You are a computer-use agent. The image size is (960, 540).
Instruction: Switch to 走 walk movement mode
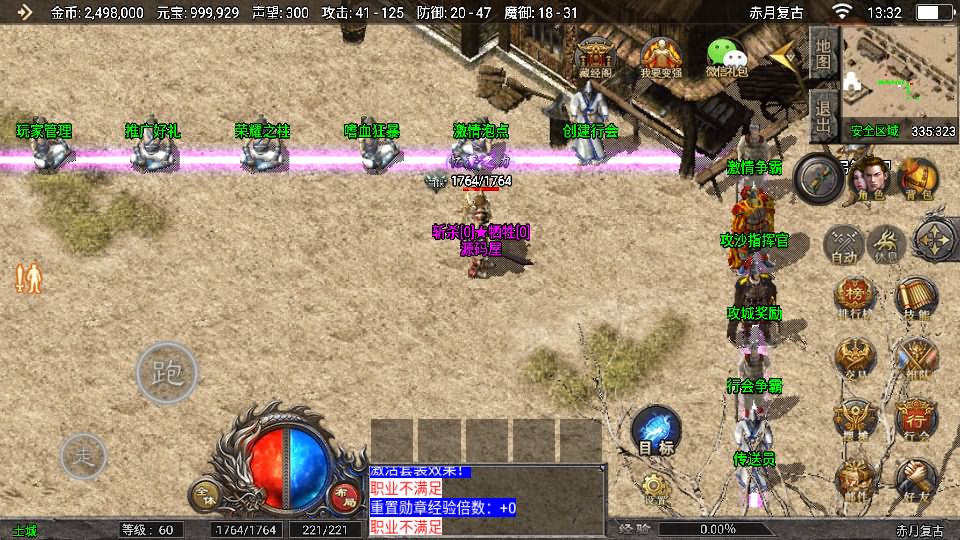(x=84, y=457)
